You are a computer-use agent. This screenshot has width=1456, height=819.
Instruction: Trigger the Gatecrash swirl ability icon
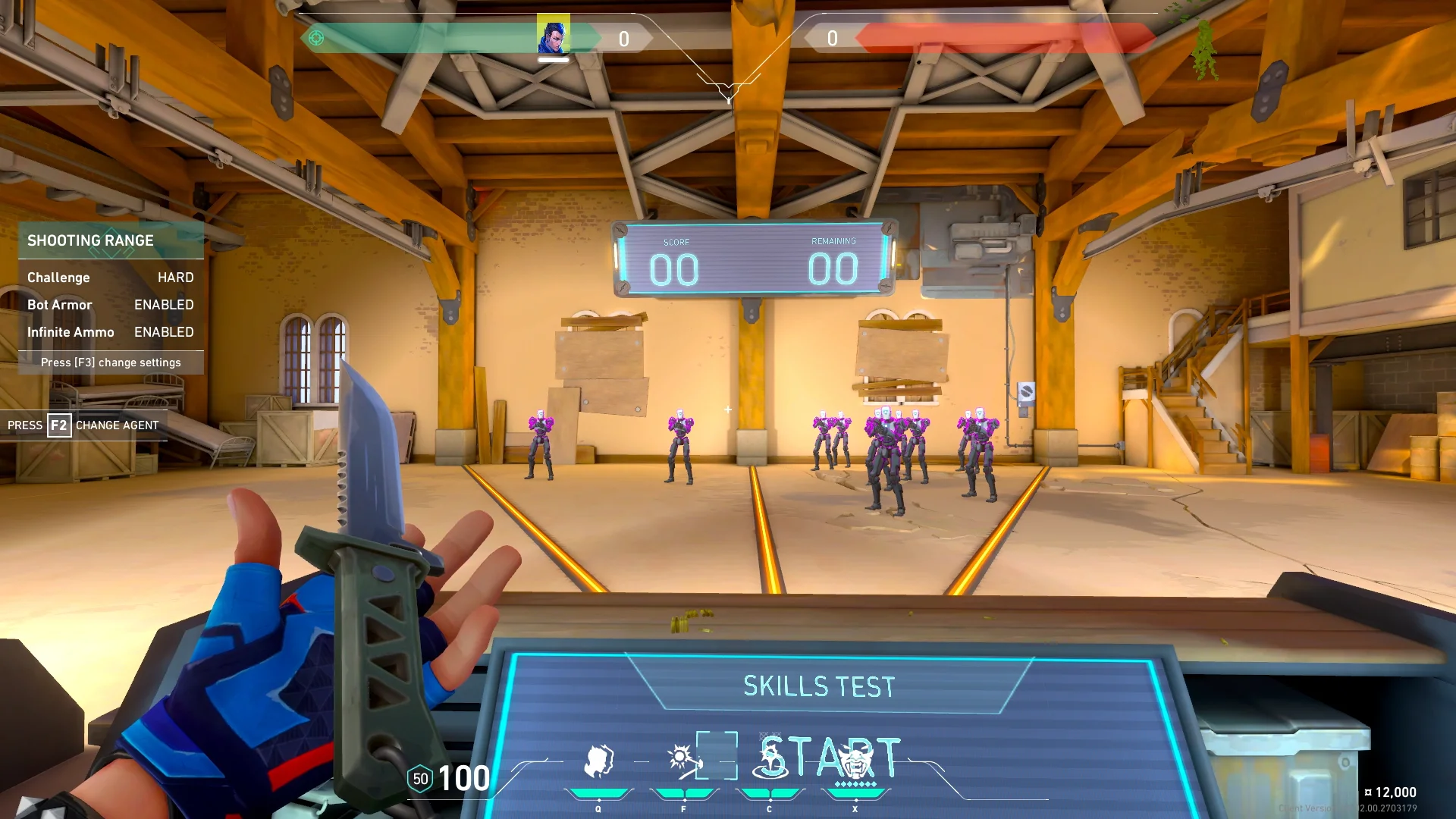coord(770,761)
